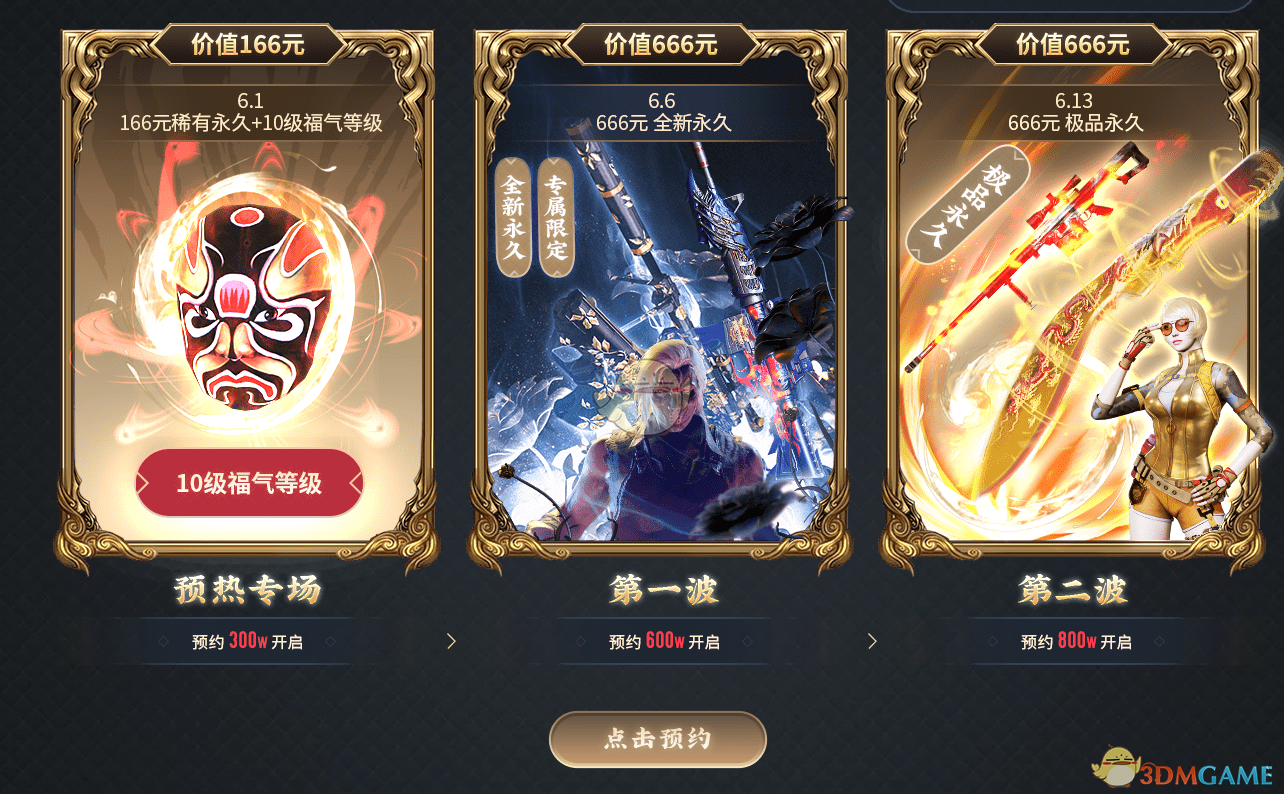
Task: Click the "价值666元" banner on middle card
Action: [662, 44]
